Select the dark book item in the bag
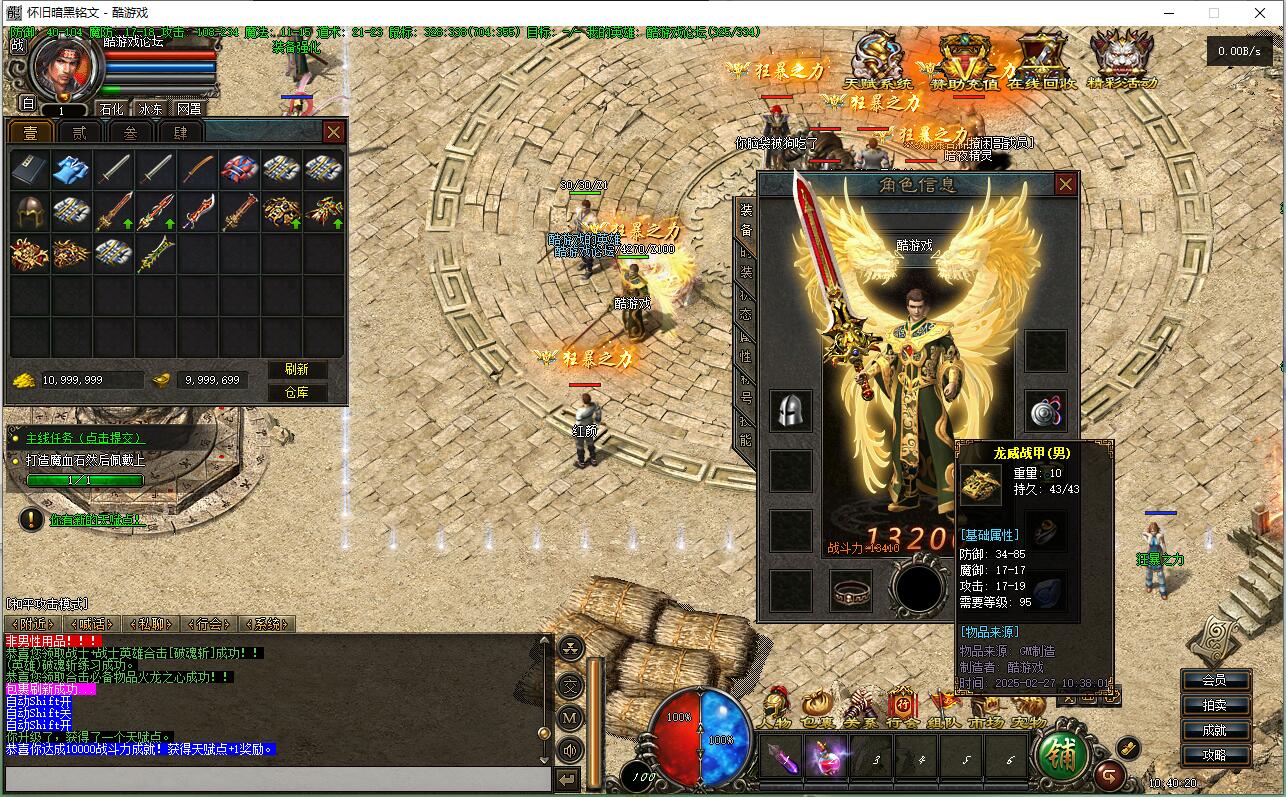 coord(29,169)
